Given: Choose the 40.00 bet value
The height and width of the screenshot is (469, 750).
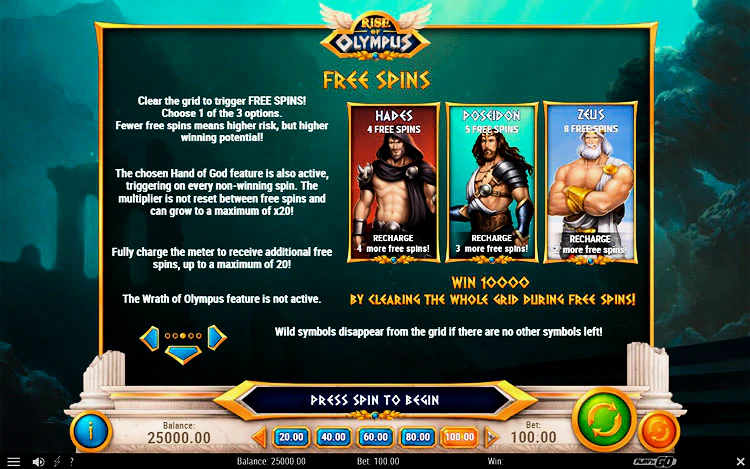Looking at the screenshot, I should point(332,437).
